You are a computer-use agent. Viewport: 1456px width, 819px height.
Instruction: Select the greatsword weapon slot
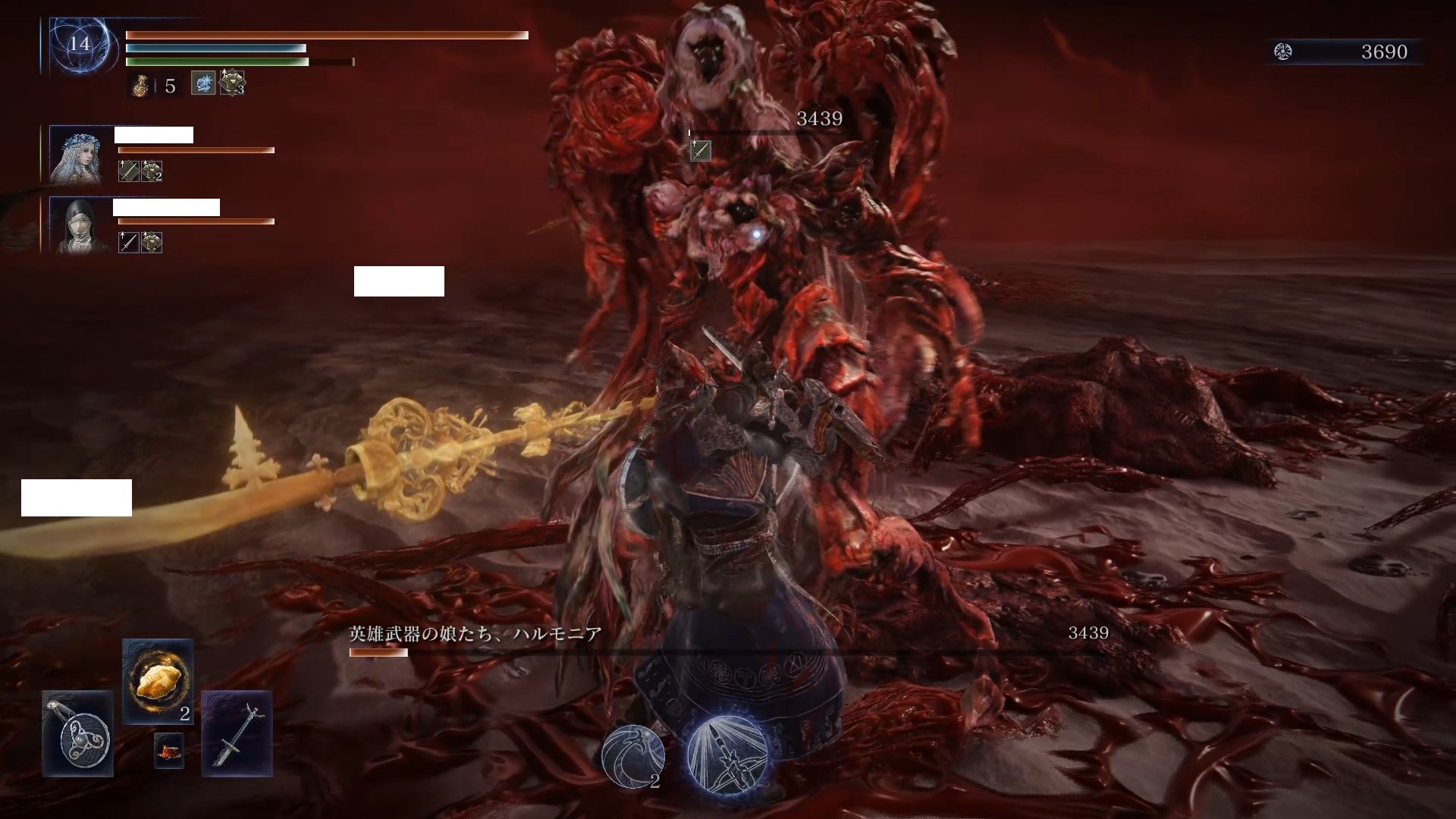pyautogui.click(x=237, y=733)
